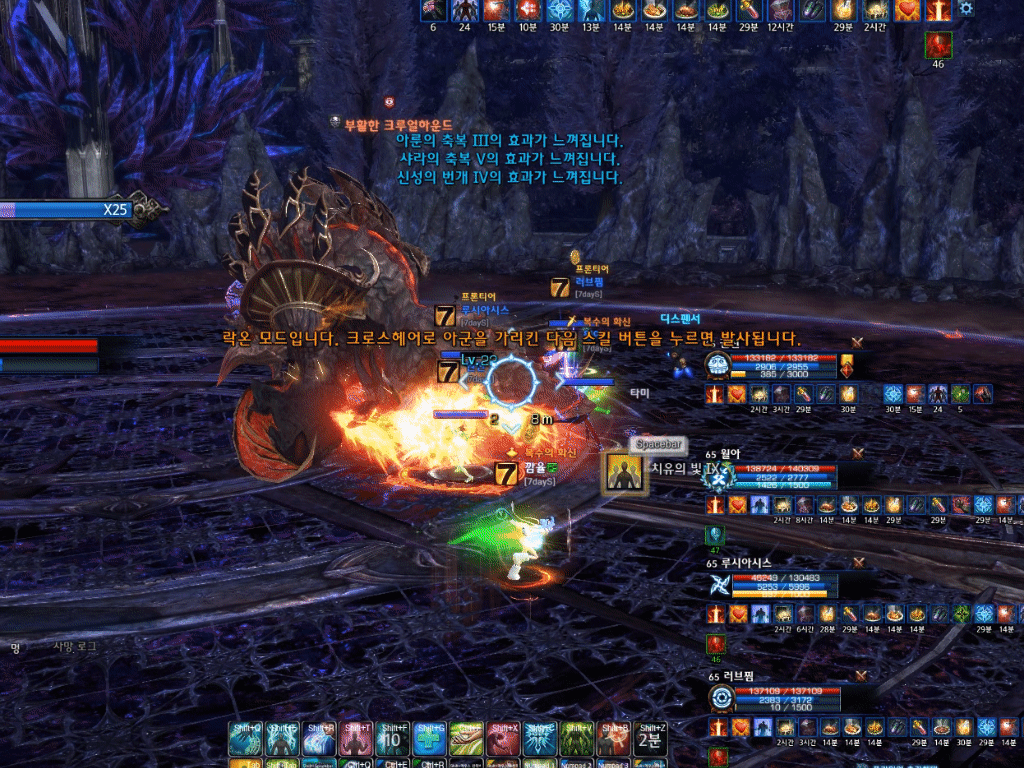Target party member 루시아시스's frame
The width and height of the screenshot is (1024, 768).
tap(784, 585)
